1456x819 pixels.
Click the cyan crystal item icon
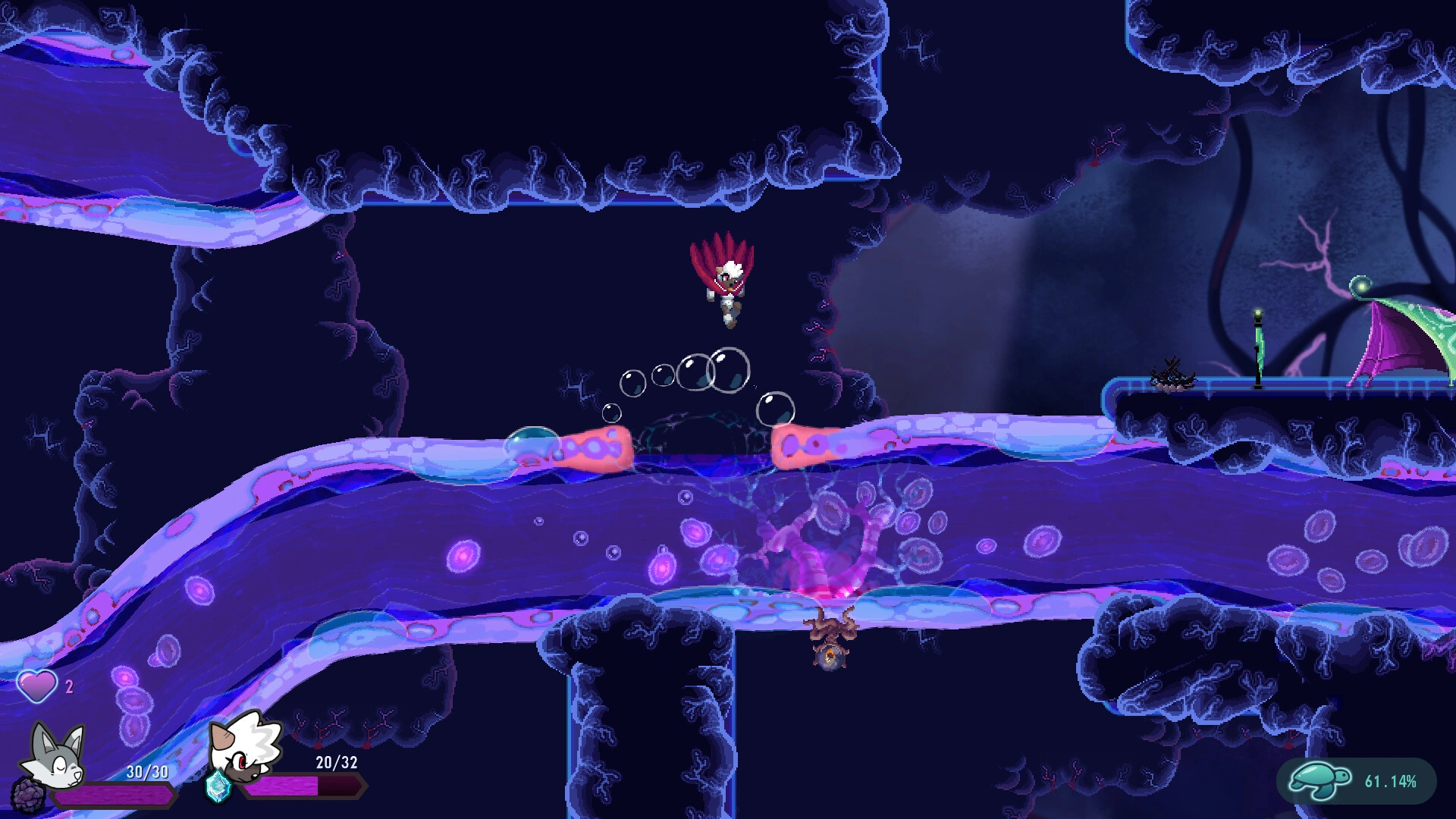point(218,787)
